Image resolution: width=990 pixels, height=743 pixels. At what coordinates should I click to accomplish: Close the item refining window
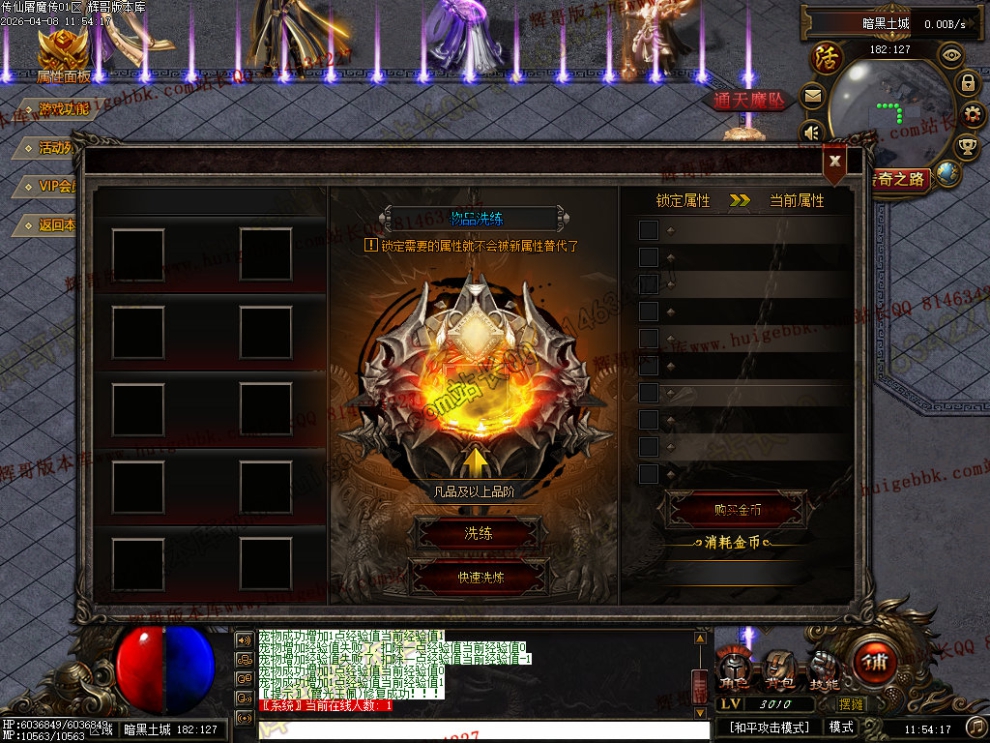pos(835,161)
